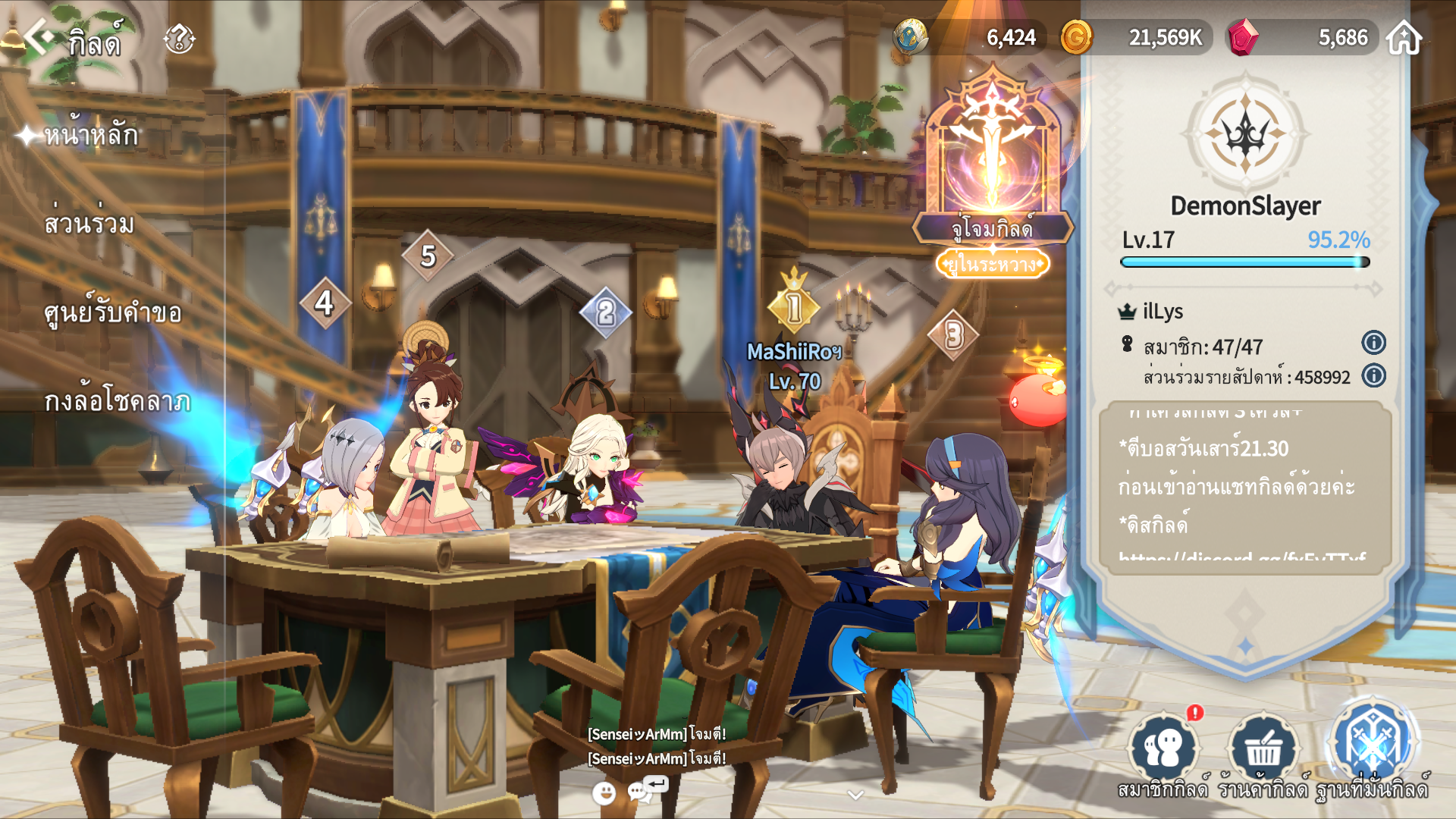
Task: Tap the red gem currency icon
Action: 1242,37
